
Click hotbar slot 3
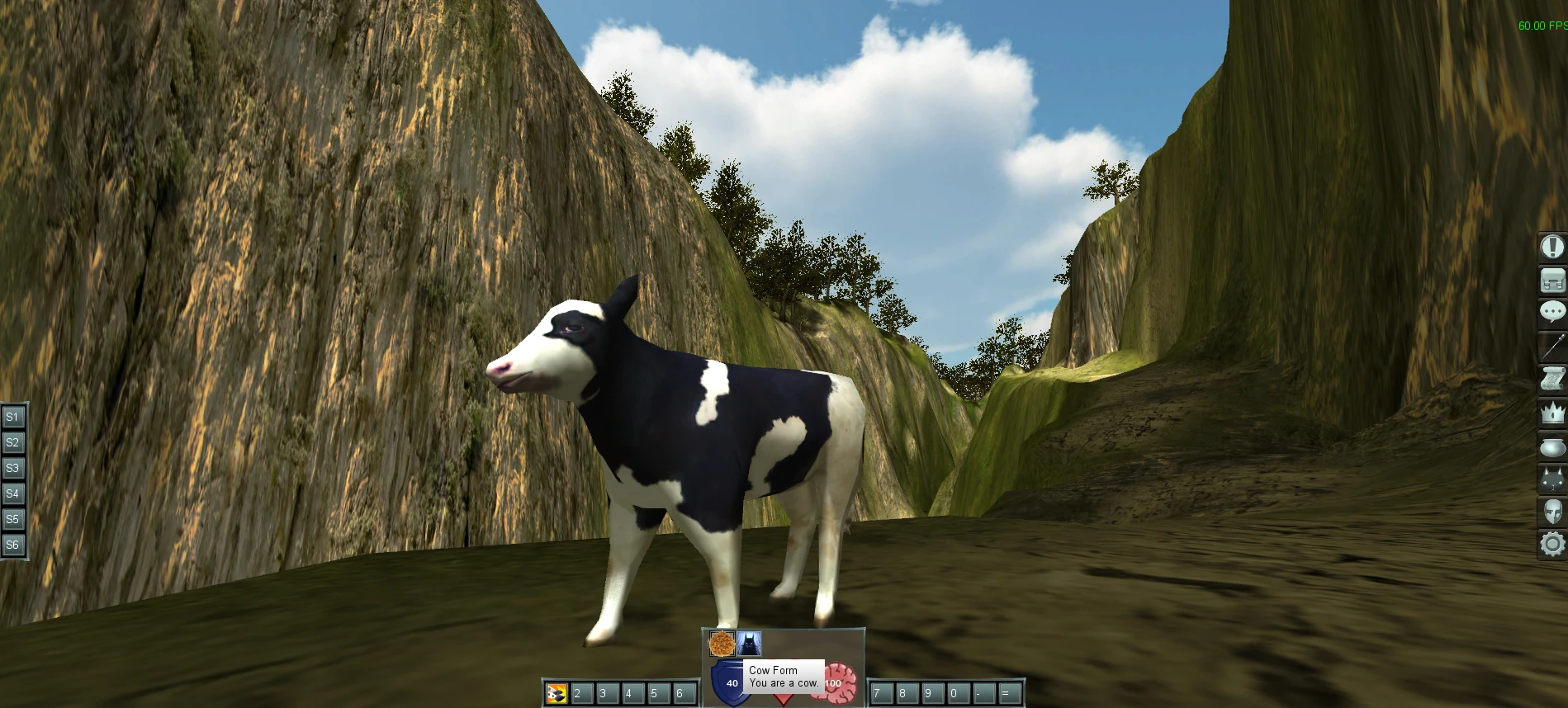click(604, 691)
